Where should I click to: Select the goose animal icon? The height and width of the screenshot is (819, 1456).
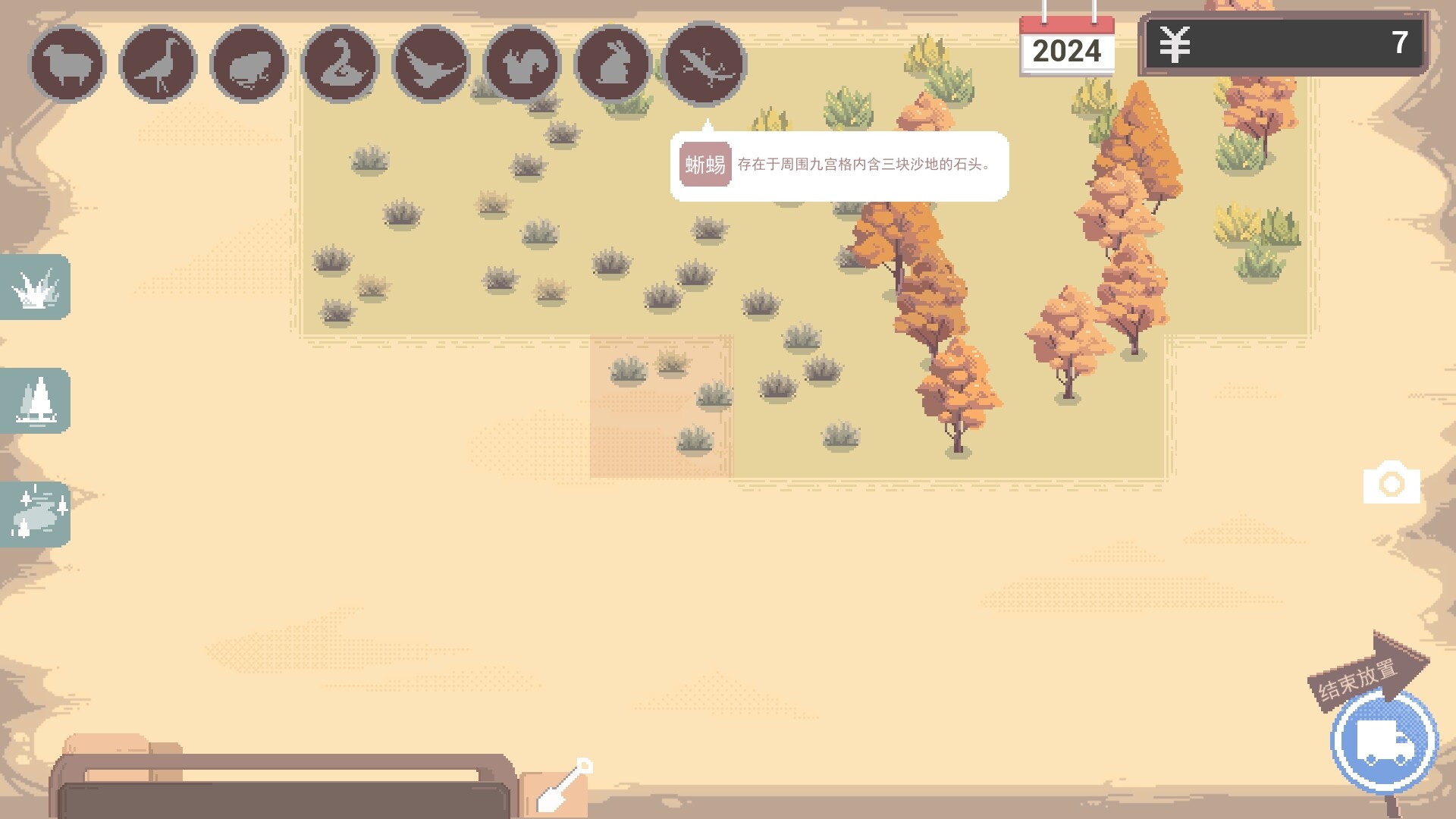click(340, 63)
